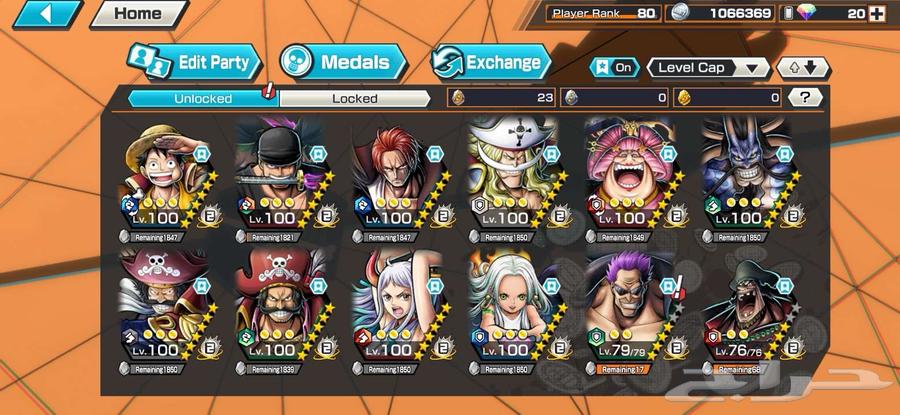Select the level 79 purple-haired character card
900x415 pixels.
631,312
